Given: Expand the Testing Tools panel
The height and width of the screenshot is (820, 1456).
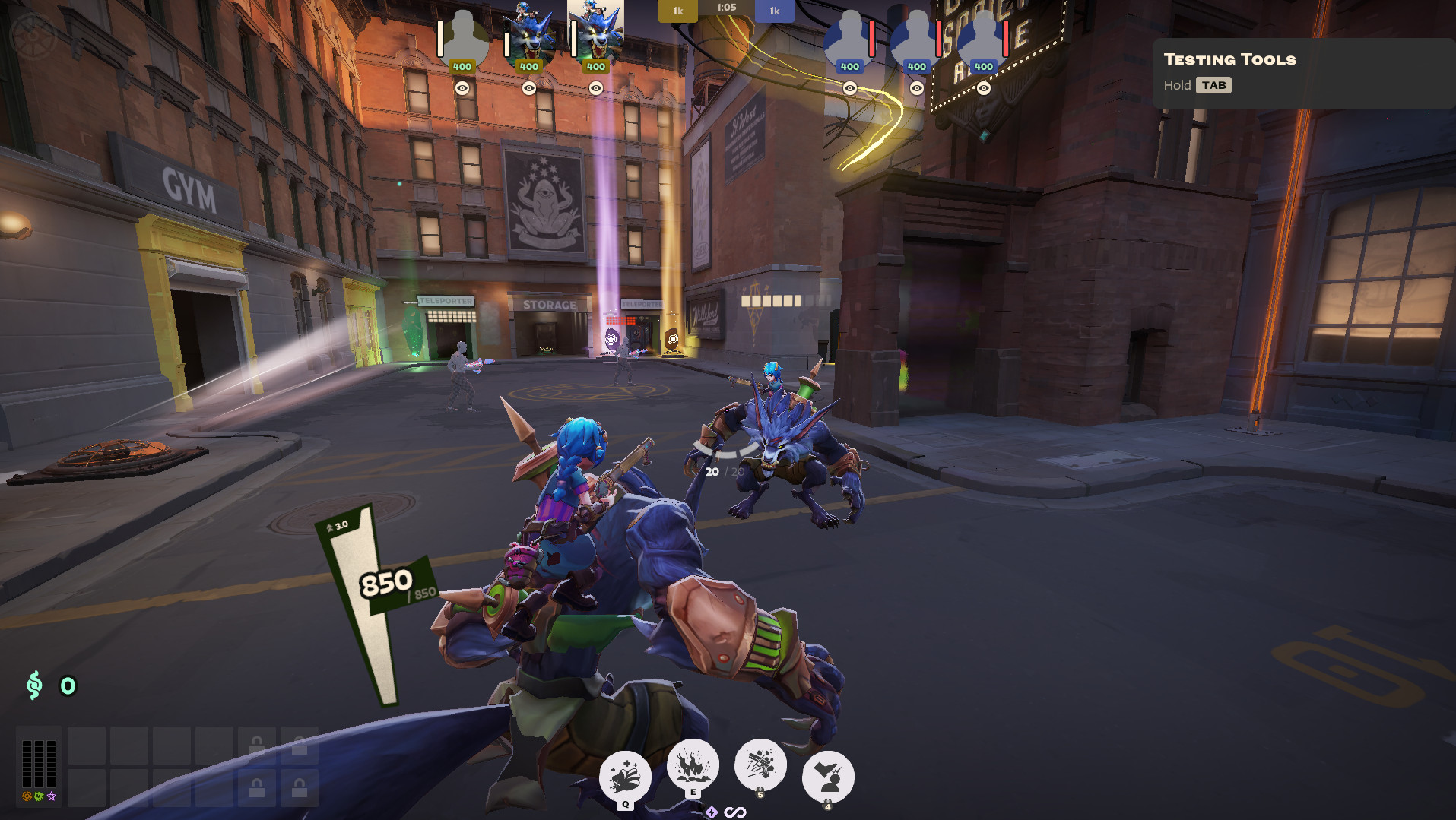Looking at the screenshot, I should click(1214, 85).
